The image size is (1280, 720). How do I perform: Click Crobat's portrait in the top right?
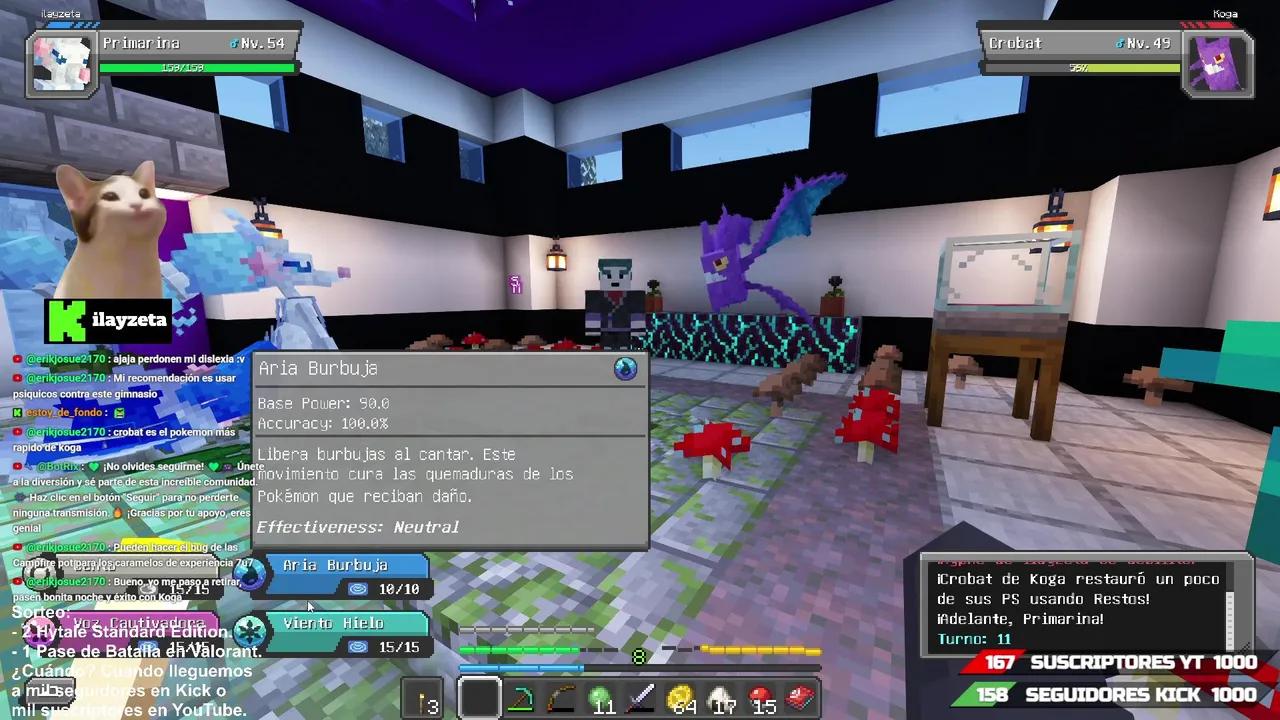coord(1218,62)
